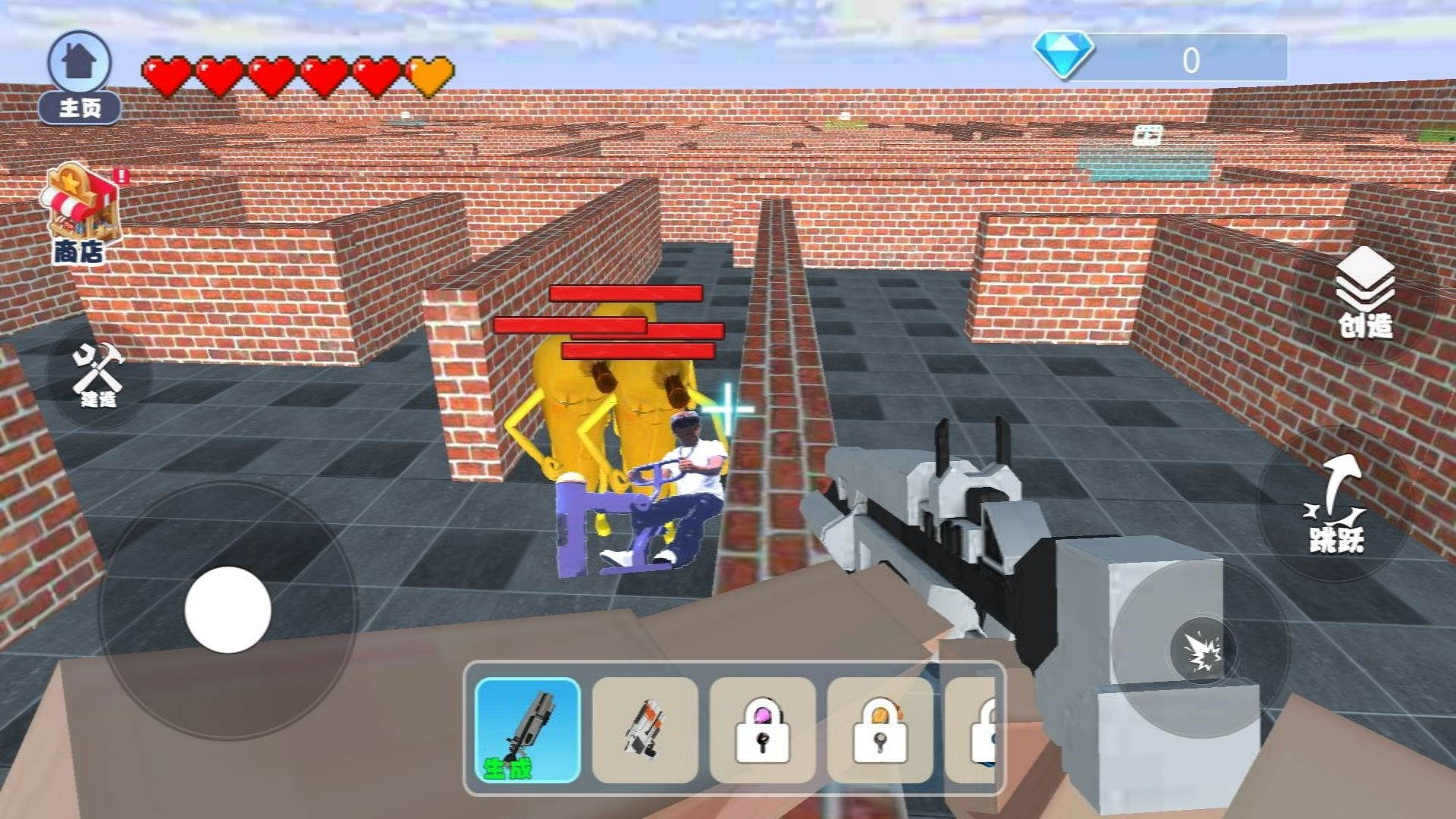Tap the blue diamond currency icon
Image resolution: width=1456 pixels, height=819 pixels.
coord(1064,55)
